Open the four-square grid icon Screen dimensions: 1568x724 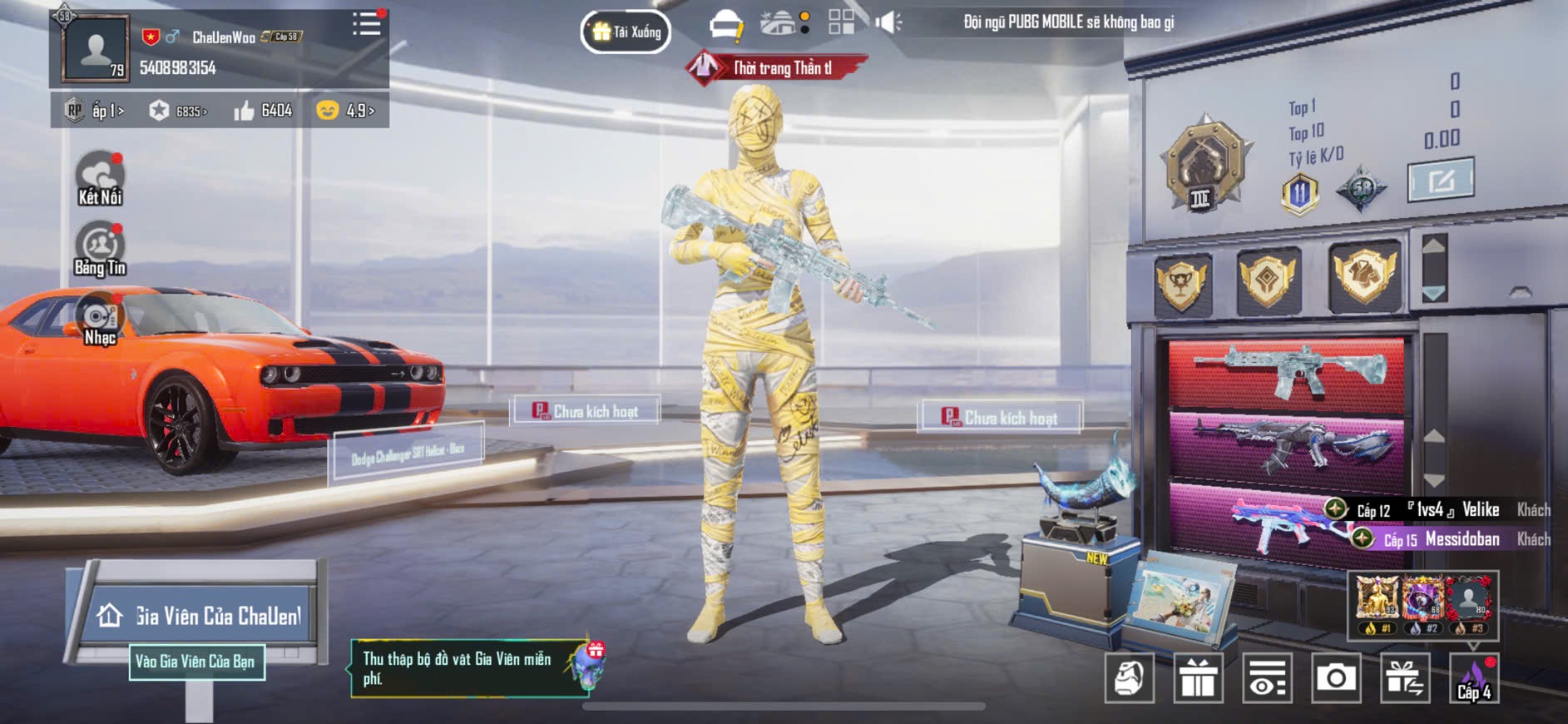click(x=841, y=22)
